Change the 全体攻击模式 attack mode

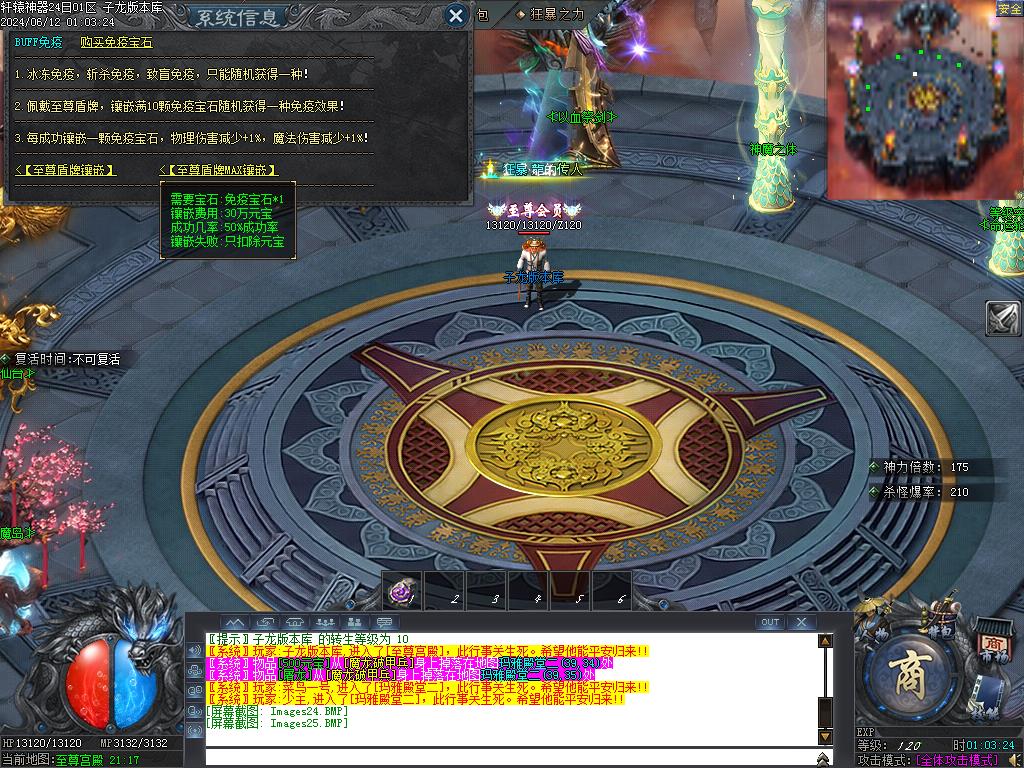(x=967, y=760)
